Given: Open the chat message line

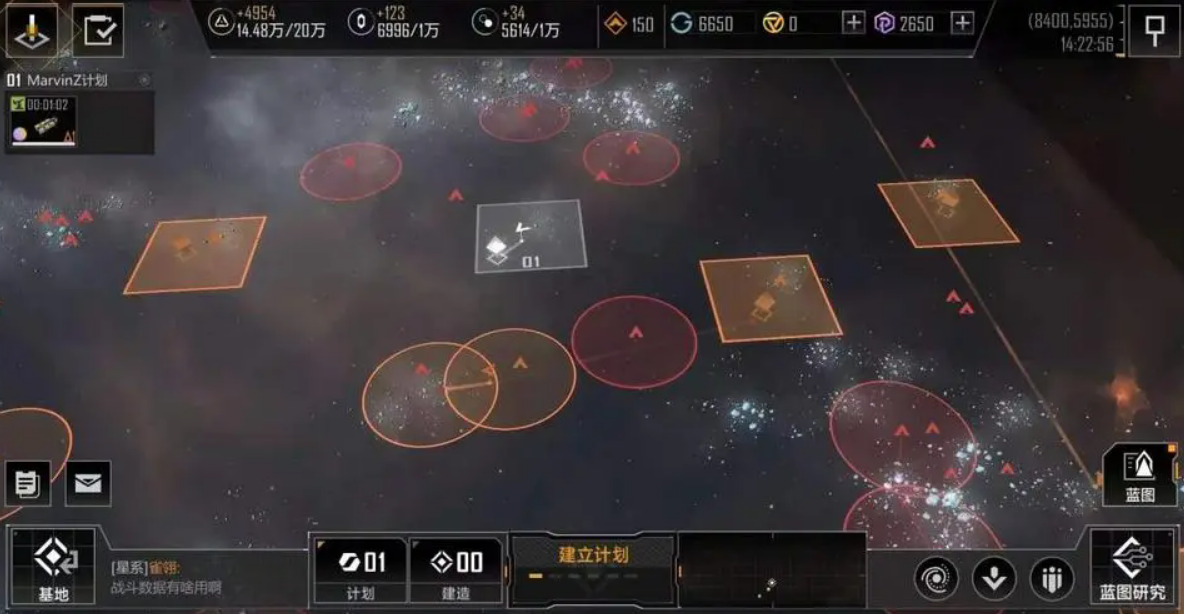Looking at the screenshot, I should coord(200,578).
